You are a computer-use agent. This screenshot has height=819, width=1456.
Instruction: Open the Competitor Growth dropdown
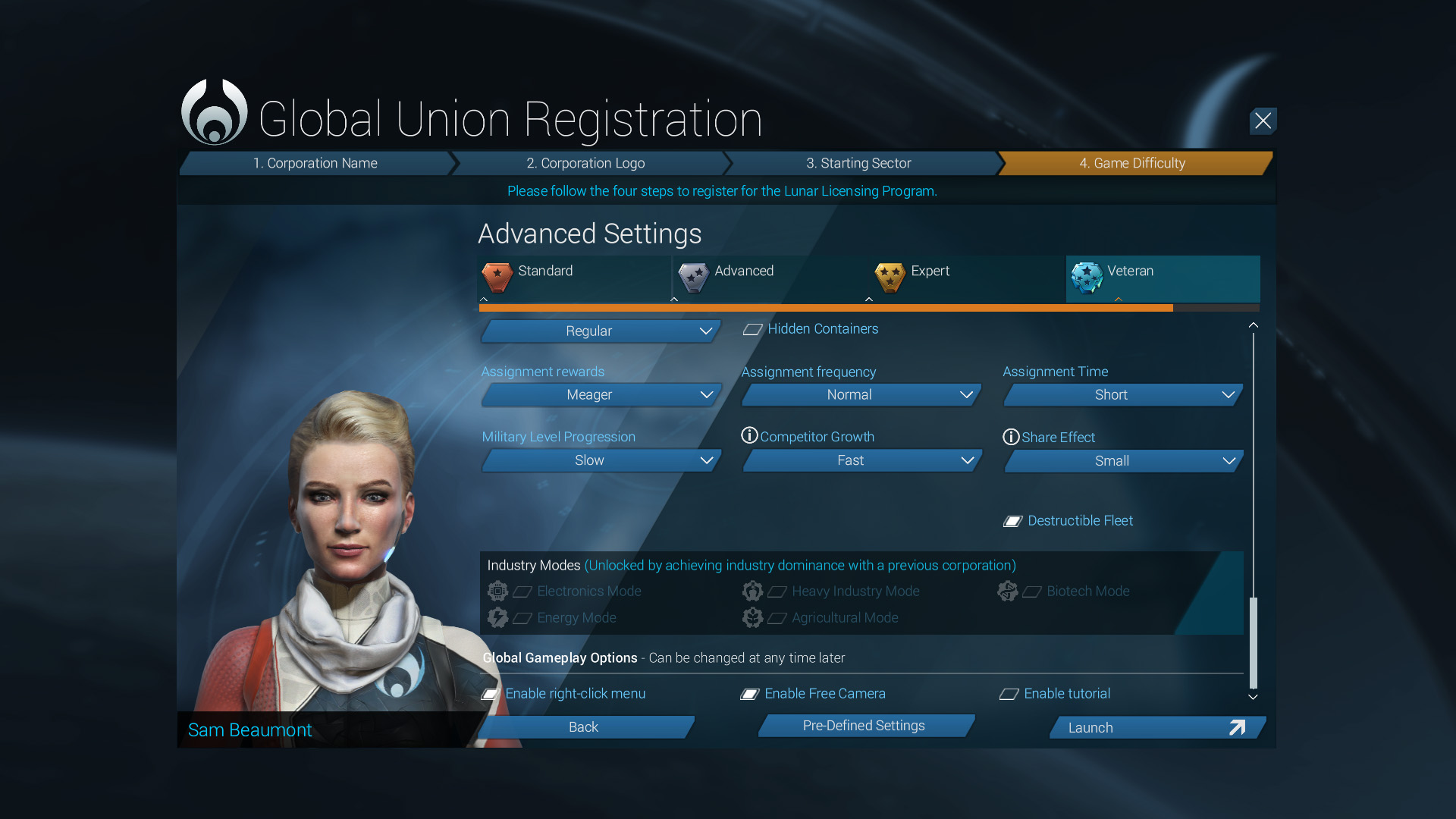(x=861, y=460)
